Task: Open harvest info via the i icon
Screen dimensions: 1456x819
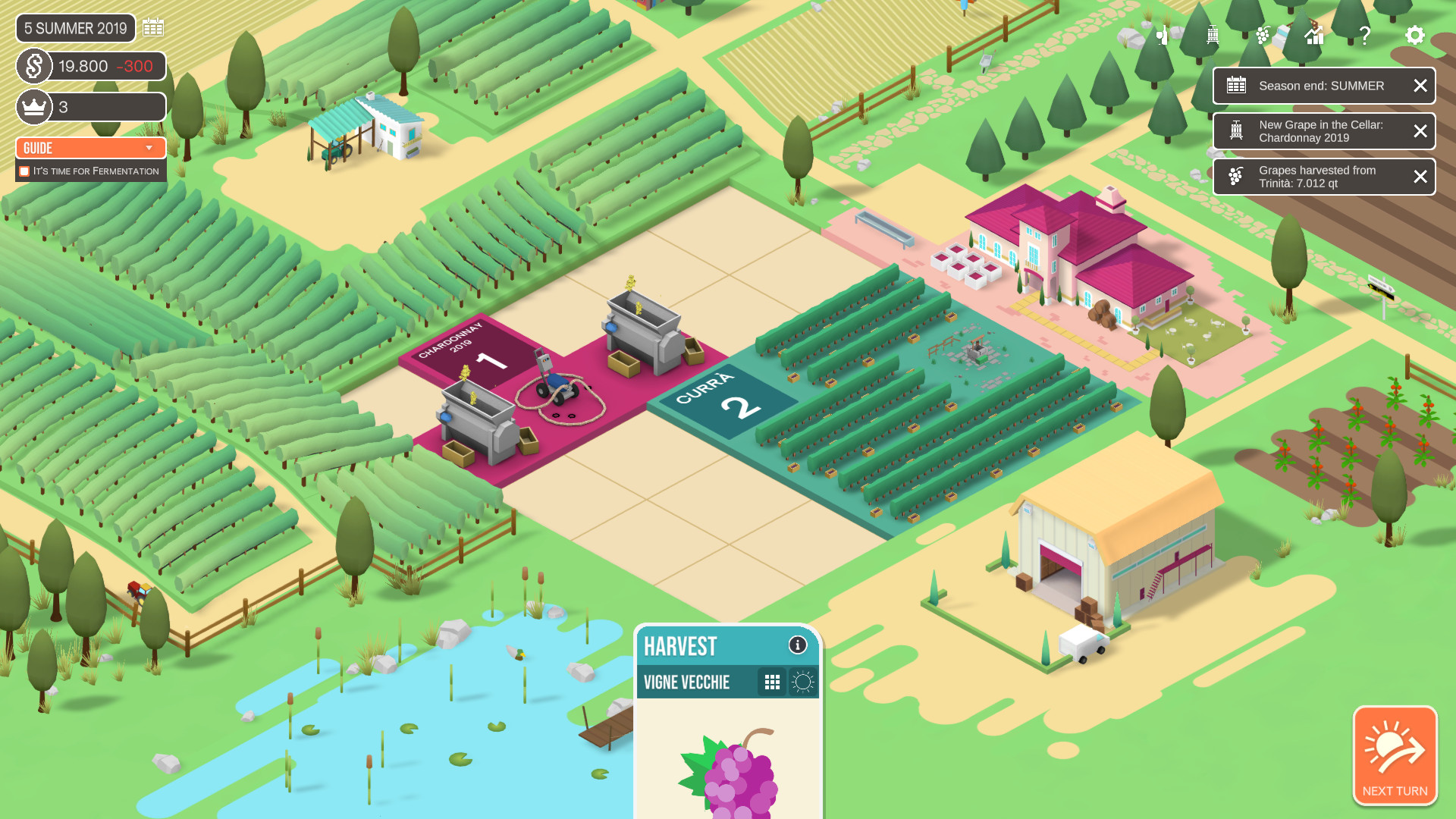Action: coord(796,645)
